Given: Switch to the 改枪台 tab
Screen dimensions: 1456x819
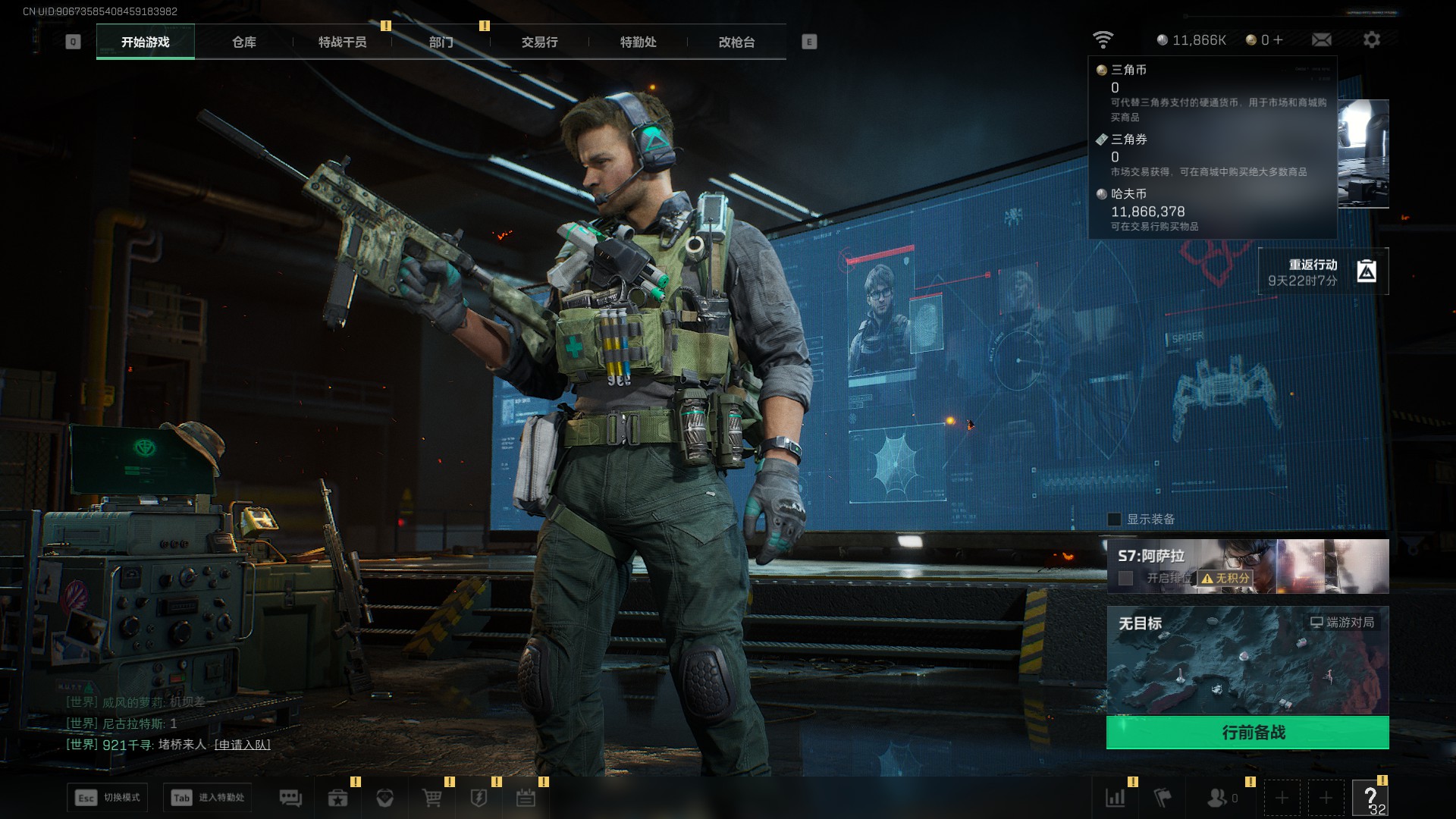Looking at the screenshot, I should tap(736, 42).
